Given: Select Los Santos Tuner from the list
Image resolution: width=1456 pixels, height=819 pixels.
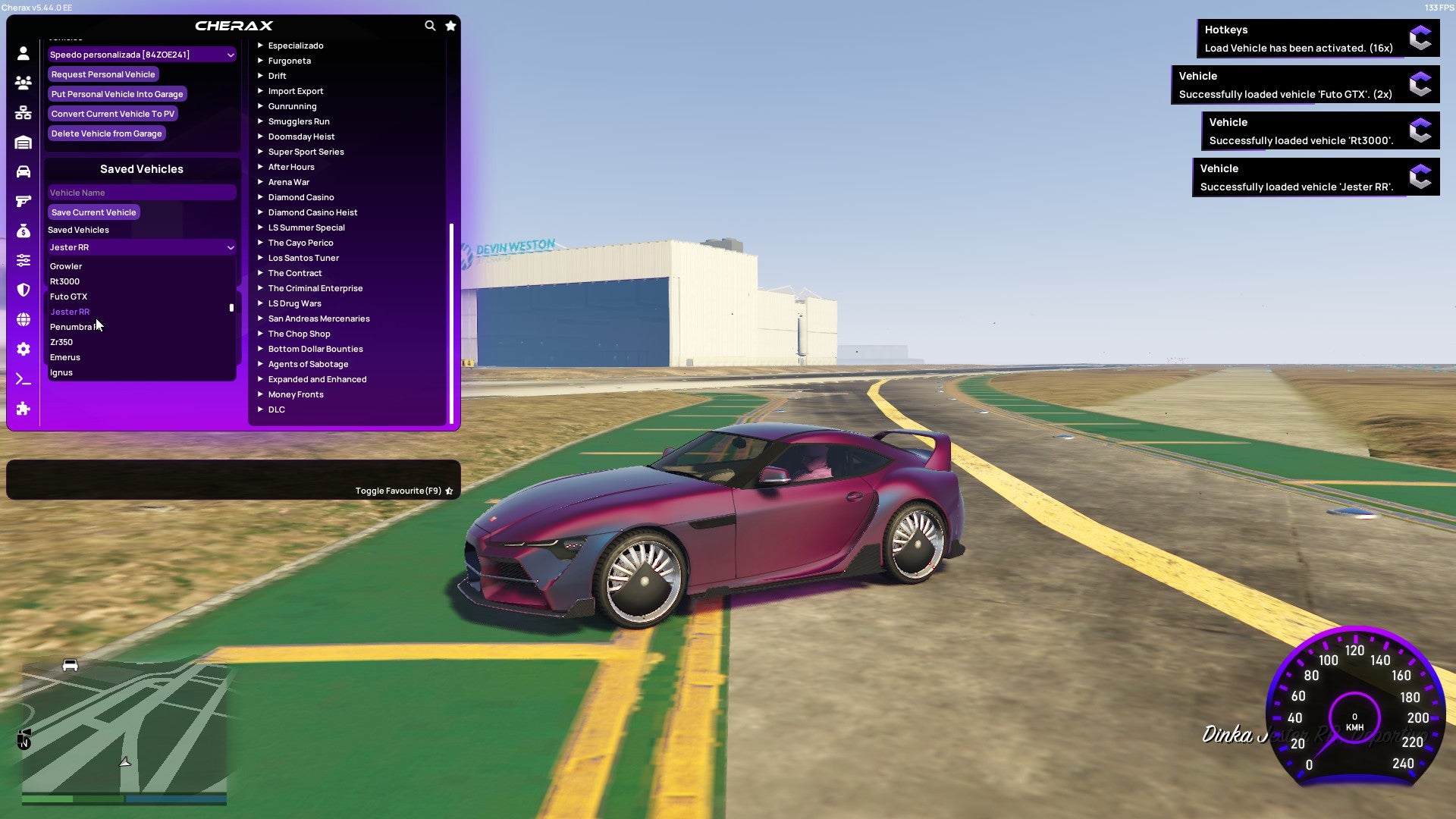Looking at the screenshot, I should (303, 258).
